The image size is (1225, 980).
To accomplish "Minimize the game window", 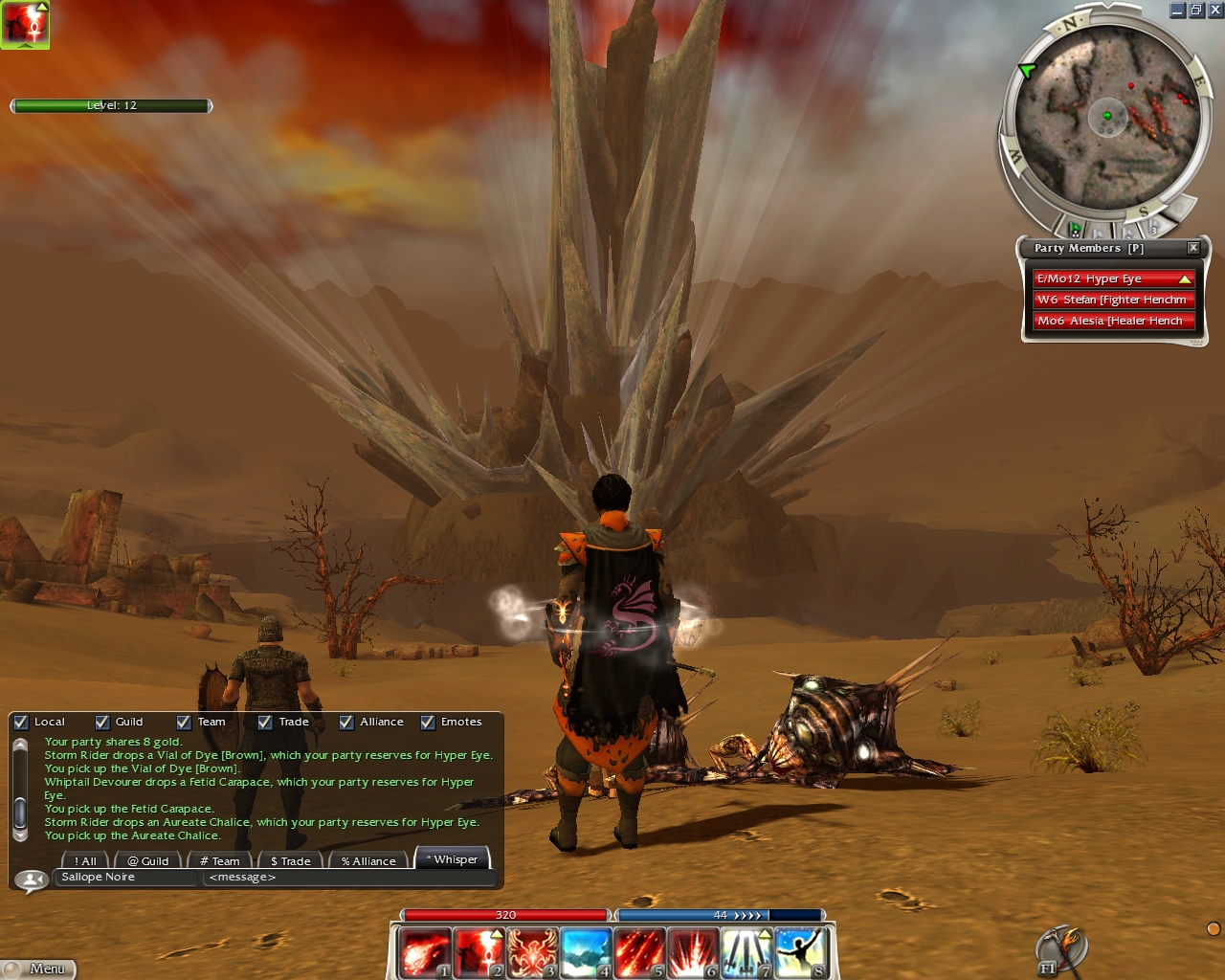I will 1178,11.
